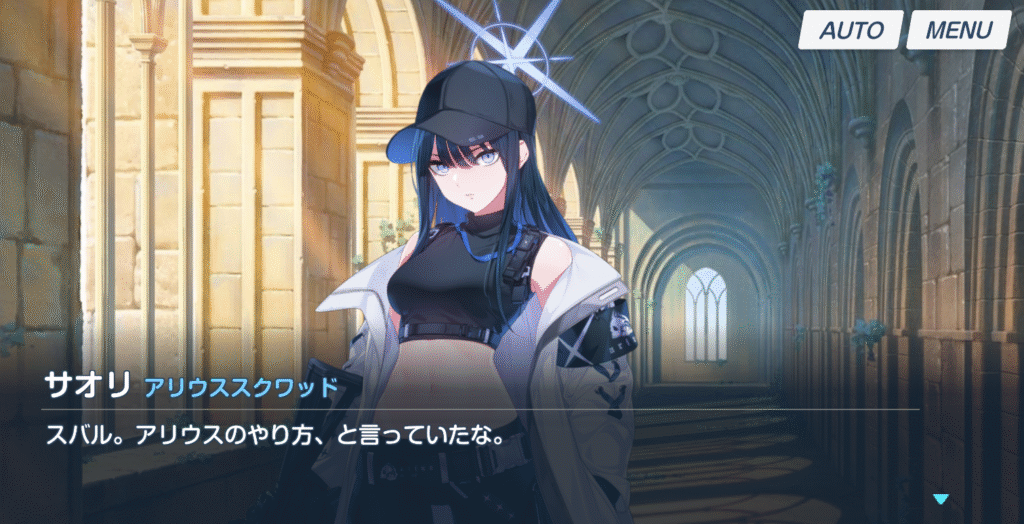1024x524 pixels.
Task: Advance dialogue with the cyan arrow indicator
Action: click(x=940, y=499)
